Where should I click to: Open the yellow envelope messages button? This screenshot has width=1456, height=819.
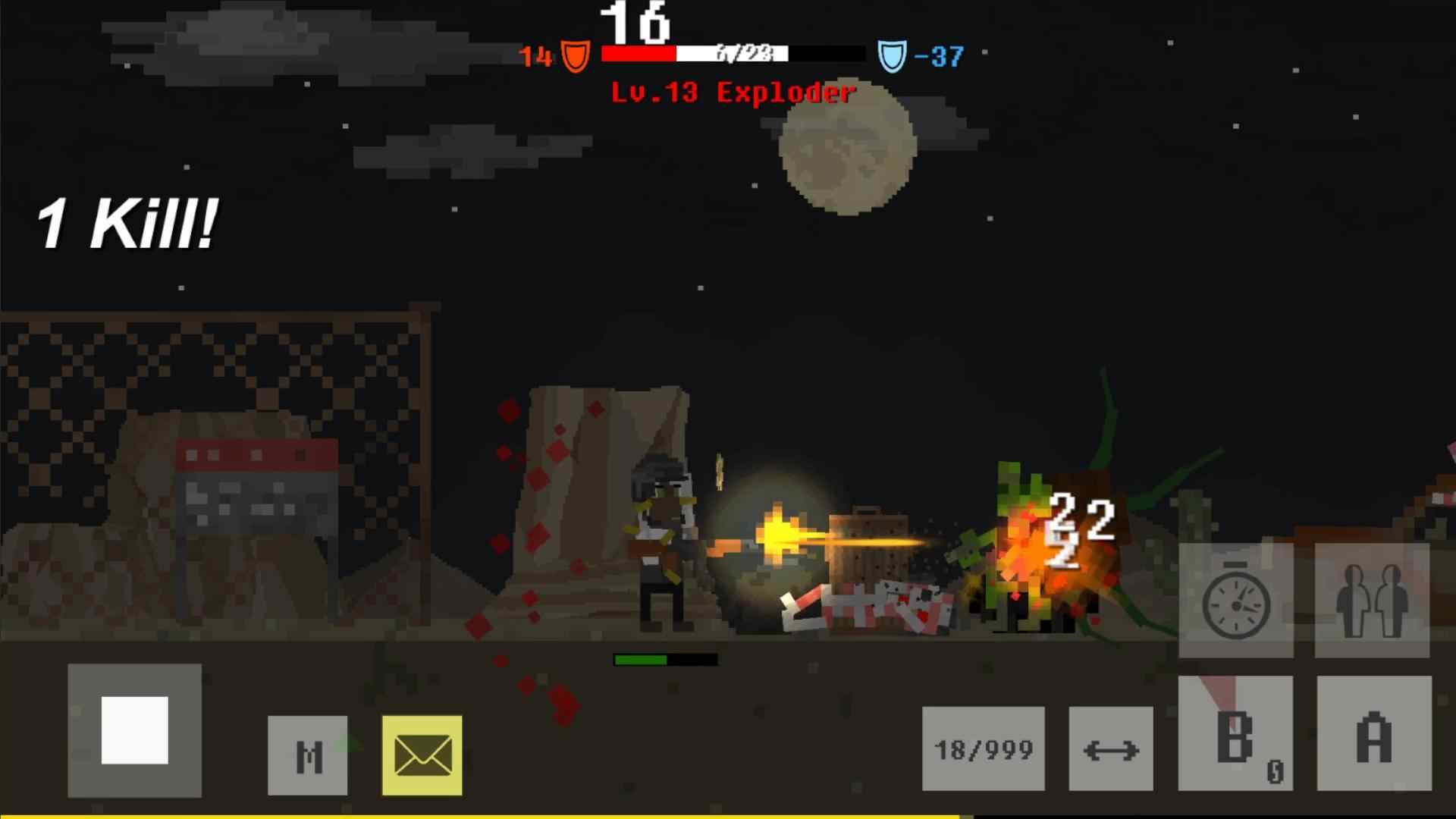[x=422, y=755]
